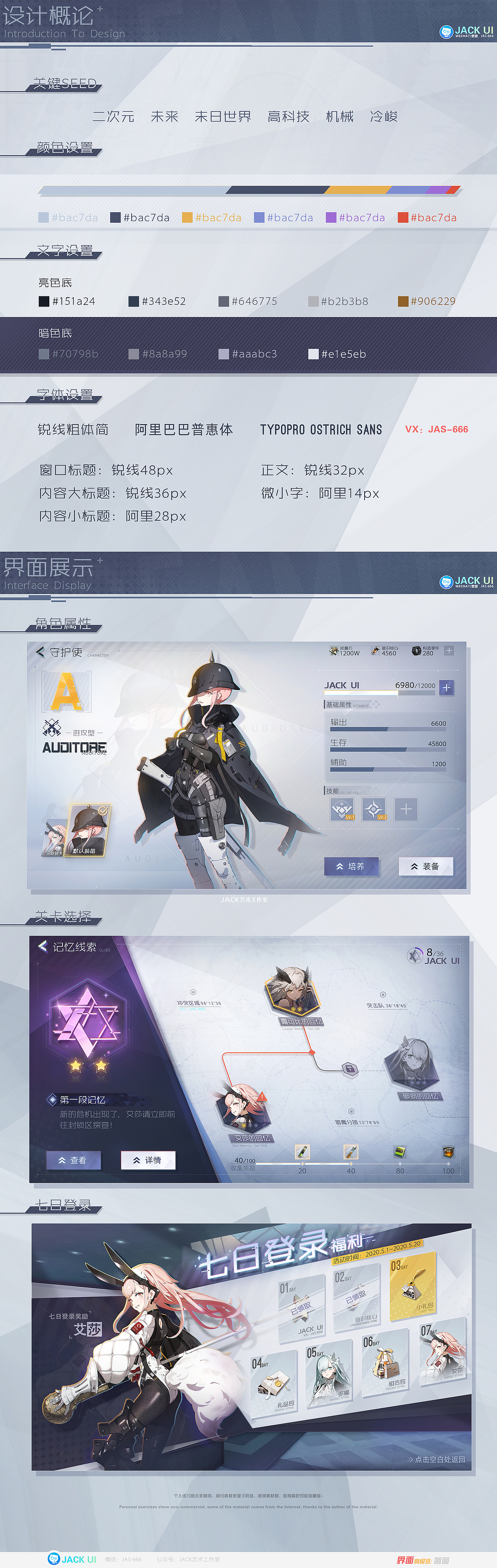497x1568 pixels.
Task: Select the LV.1 skill icon in the 技能 panel
Action: (x=343, y=810)
